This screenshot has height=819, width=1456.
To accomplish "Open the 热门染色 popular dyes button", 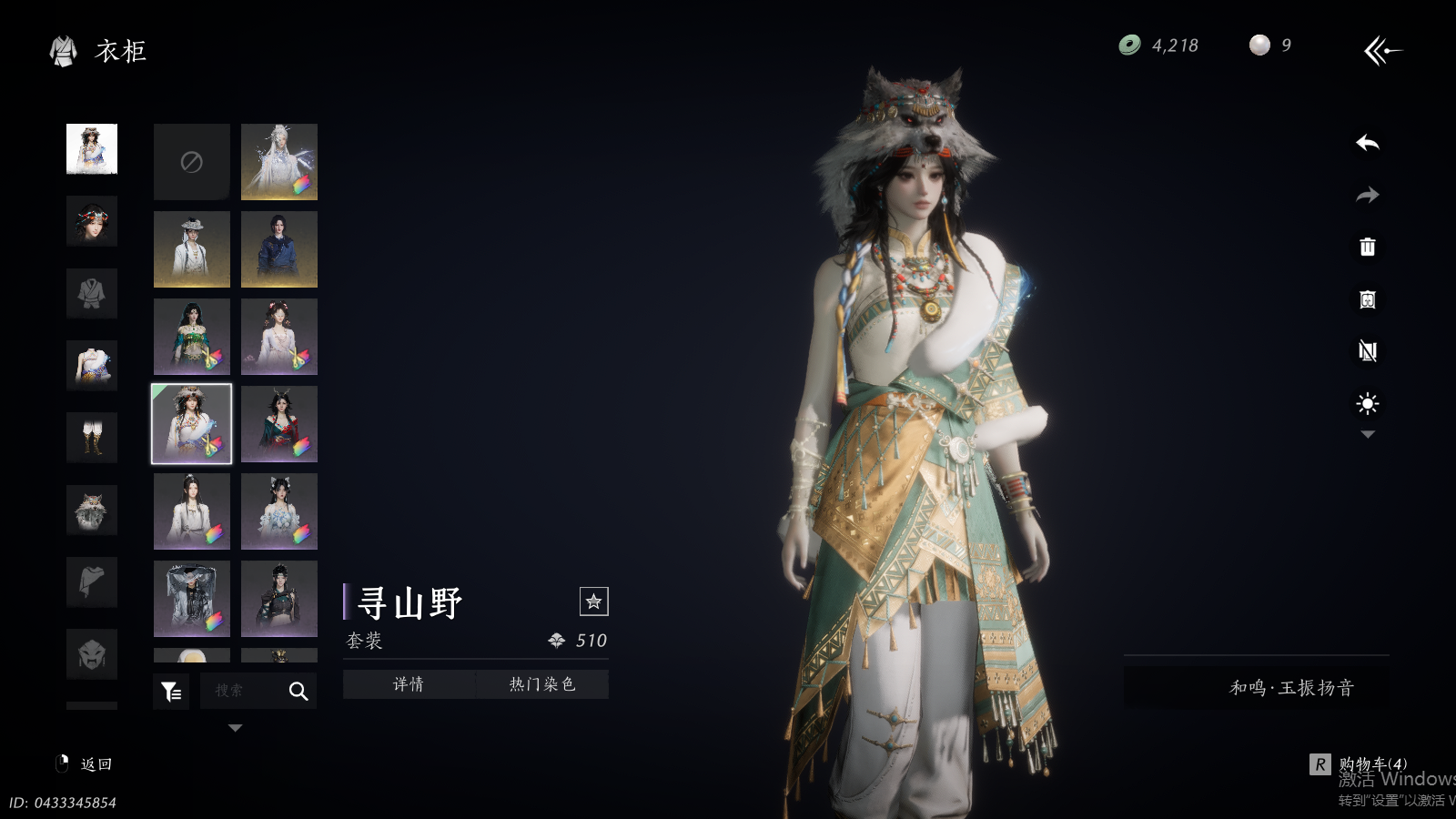I will point(542,684).
